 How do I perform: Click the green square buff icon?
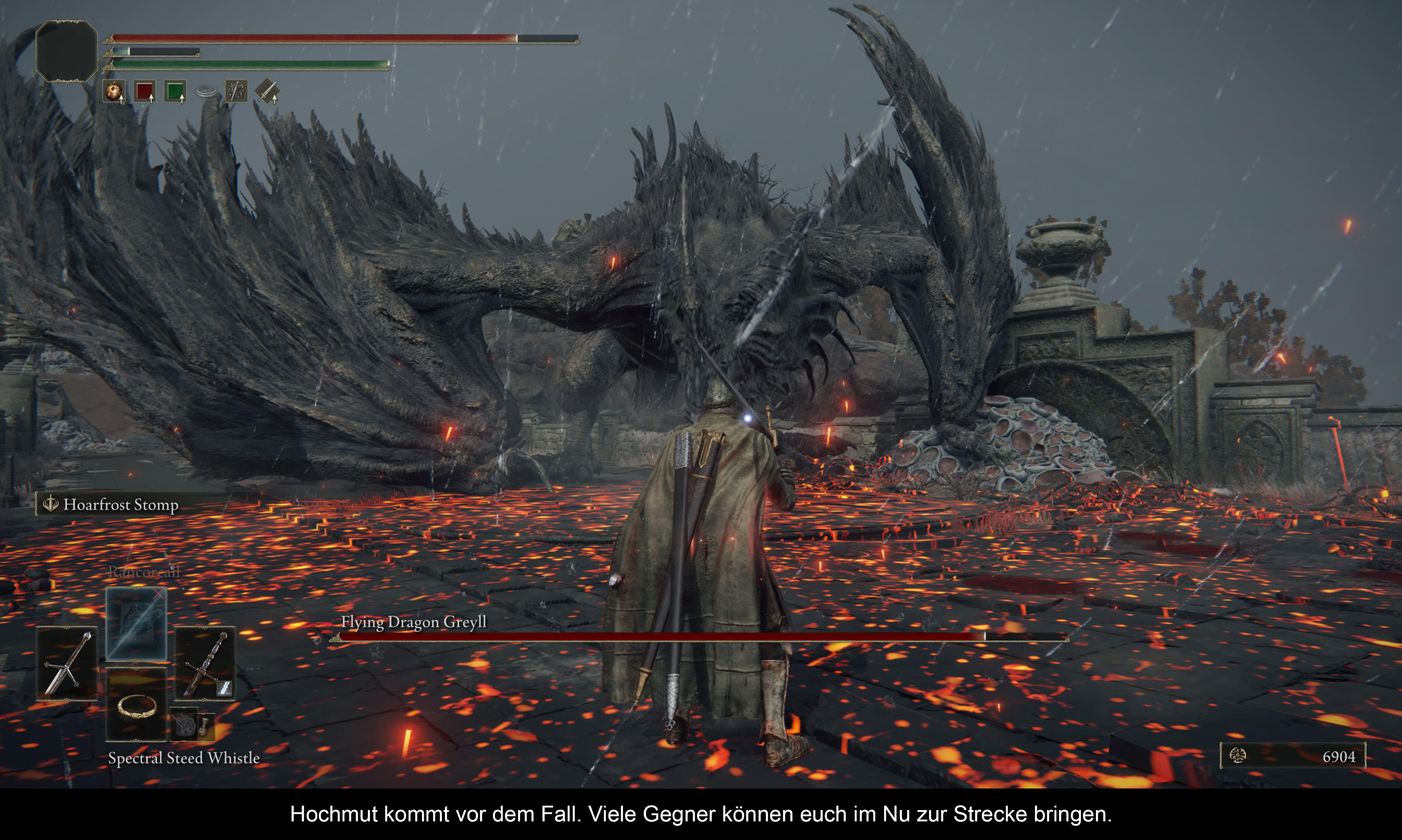pyautogui.click(x=176, y=91)
